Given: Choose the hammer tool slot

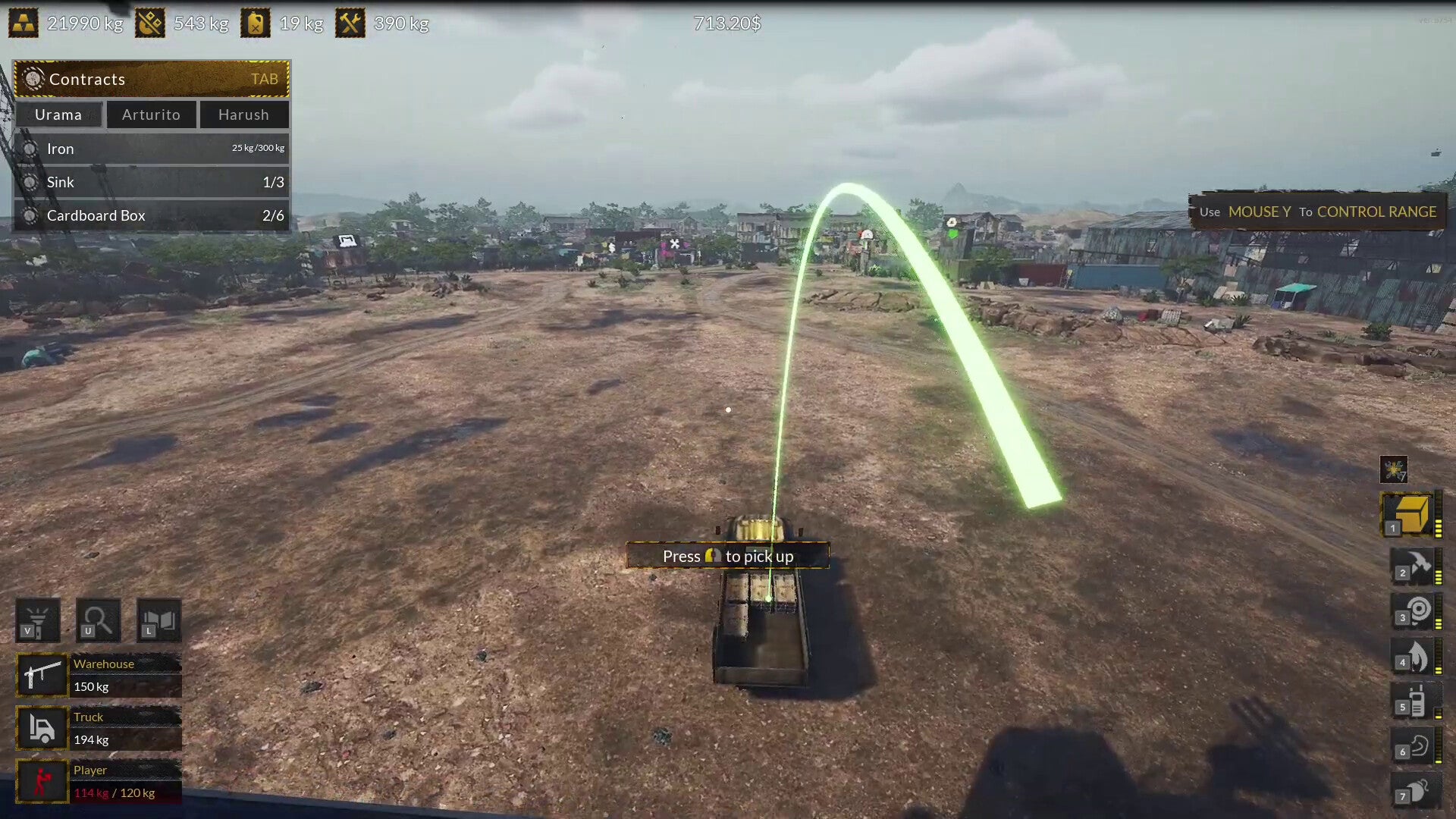Looking at the screenshot, I should [x=1415, y=566].
